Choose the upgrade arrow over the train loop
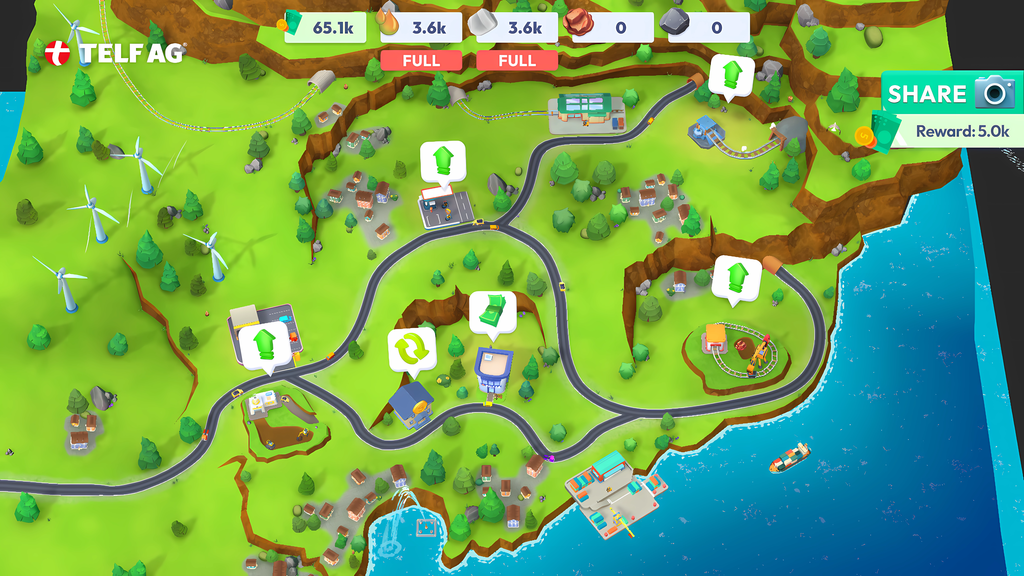Viewport: 1024px width, 576px height. [737, 278]
